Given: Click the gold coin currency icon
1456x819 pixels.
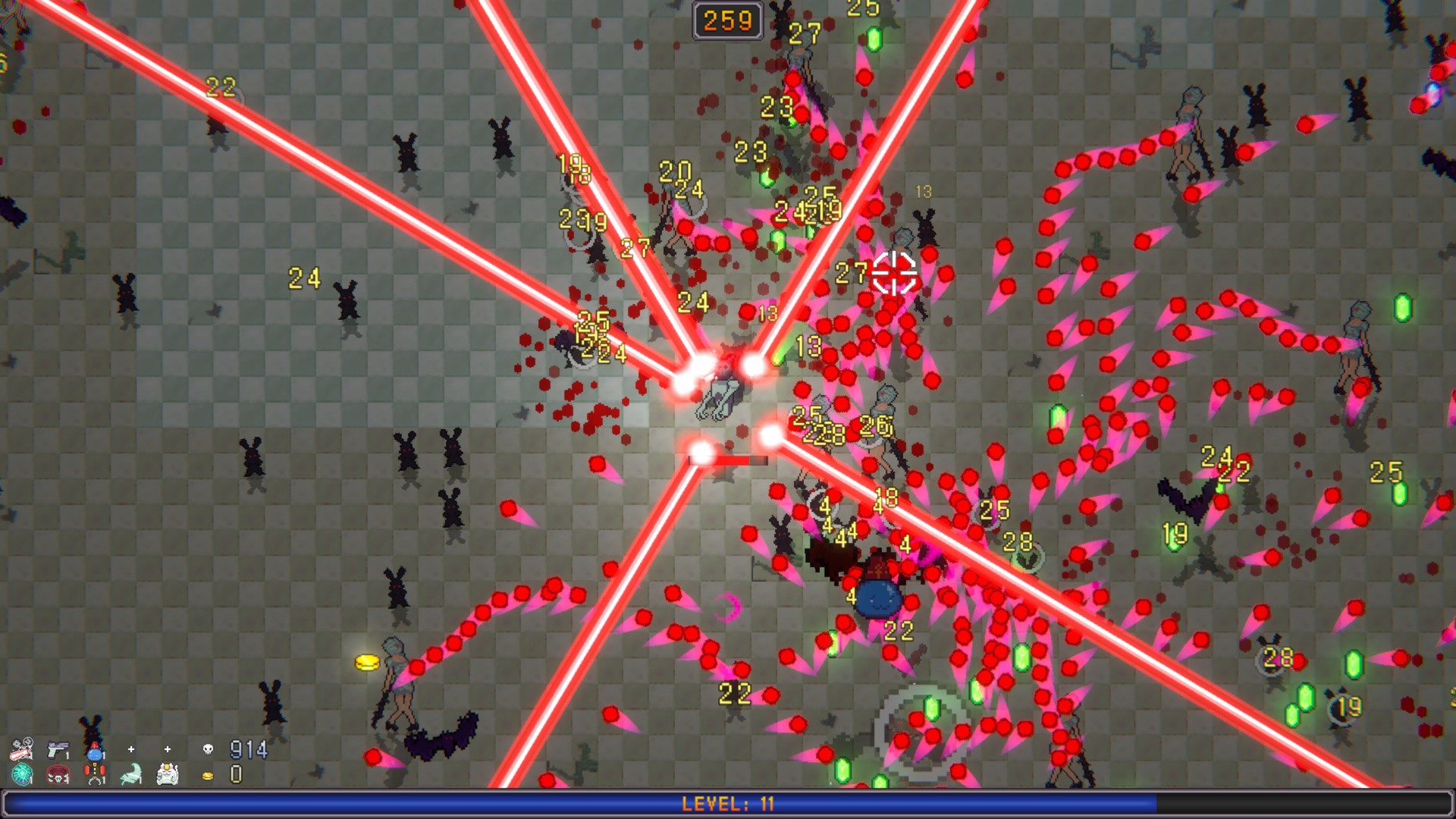Looking at the screenshot, I should pos(206,774).
